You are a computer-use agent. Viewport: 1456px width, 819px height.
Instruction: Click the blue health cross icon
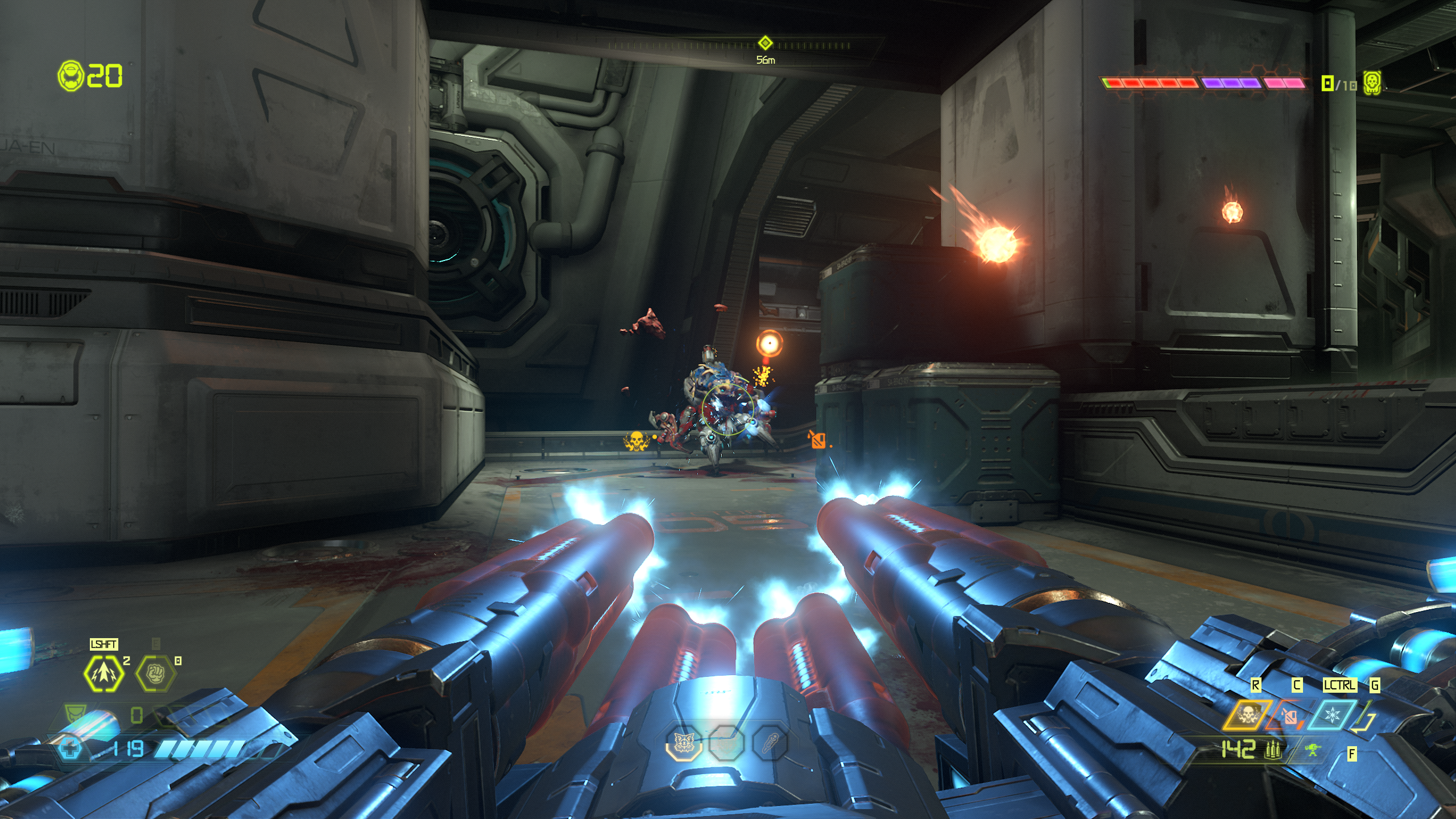71,748
